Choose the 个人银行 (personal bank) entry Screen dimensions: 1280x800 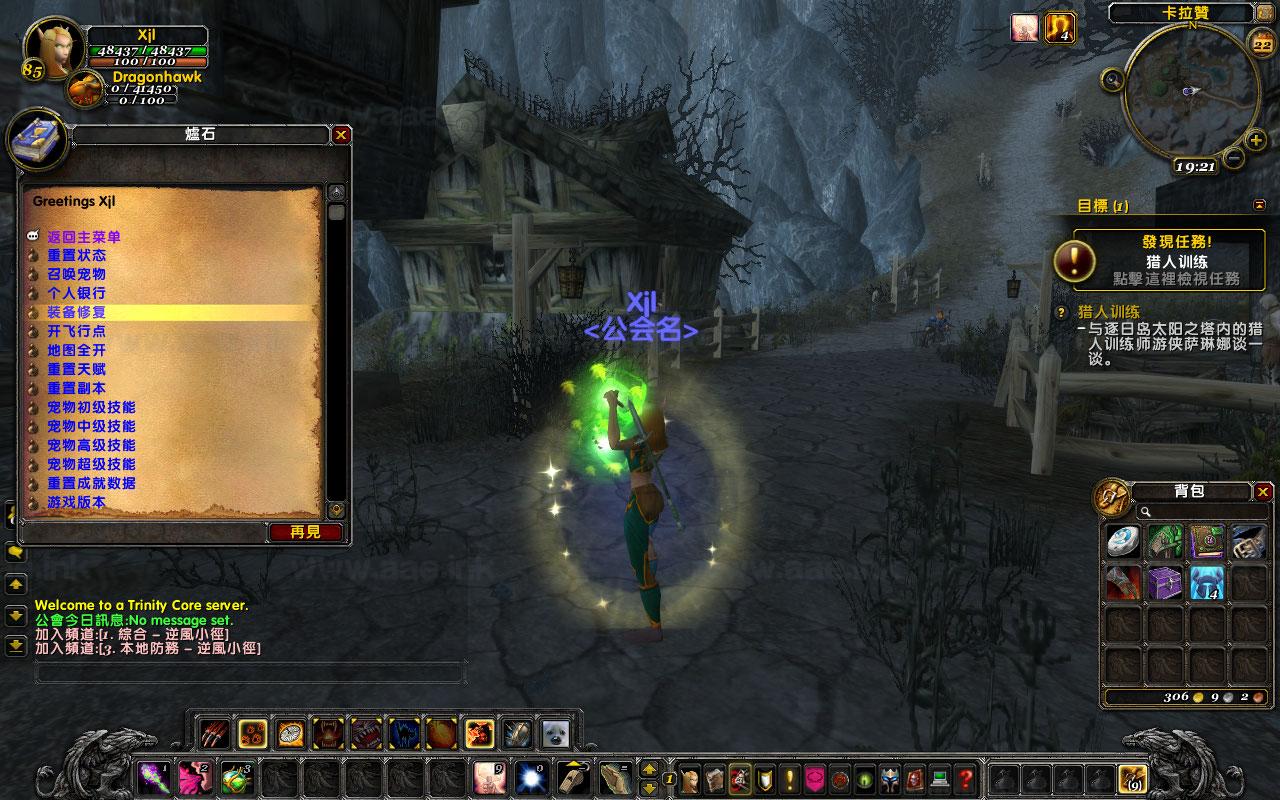[x=76, y=293]
